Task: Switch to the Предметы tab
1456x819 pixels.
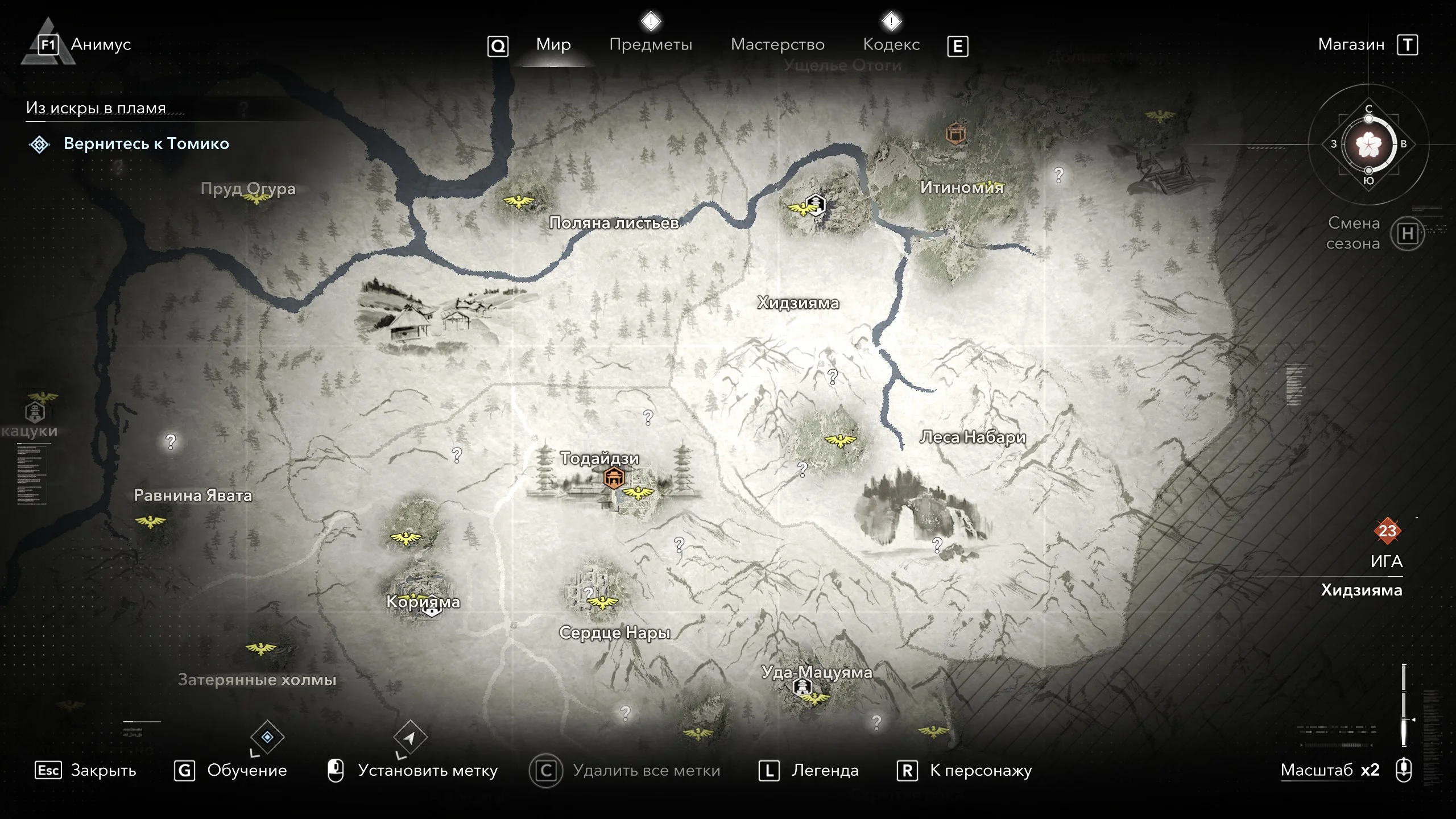Action: tap(651, 44)
